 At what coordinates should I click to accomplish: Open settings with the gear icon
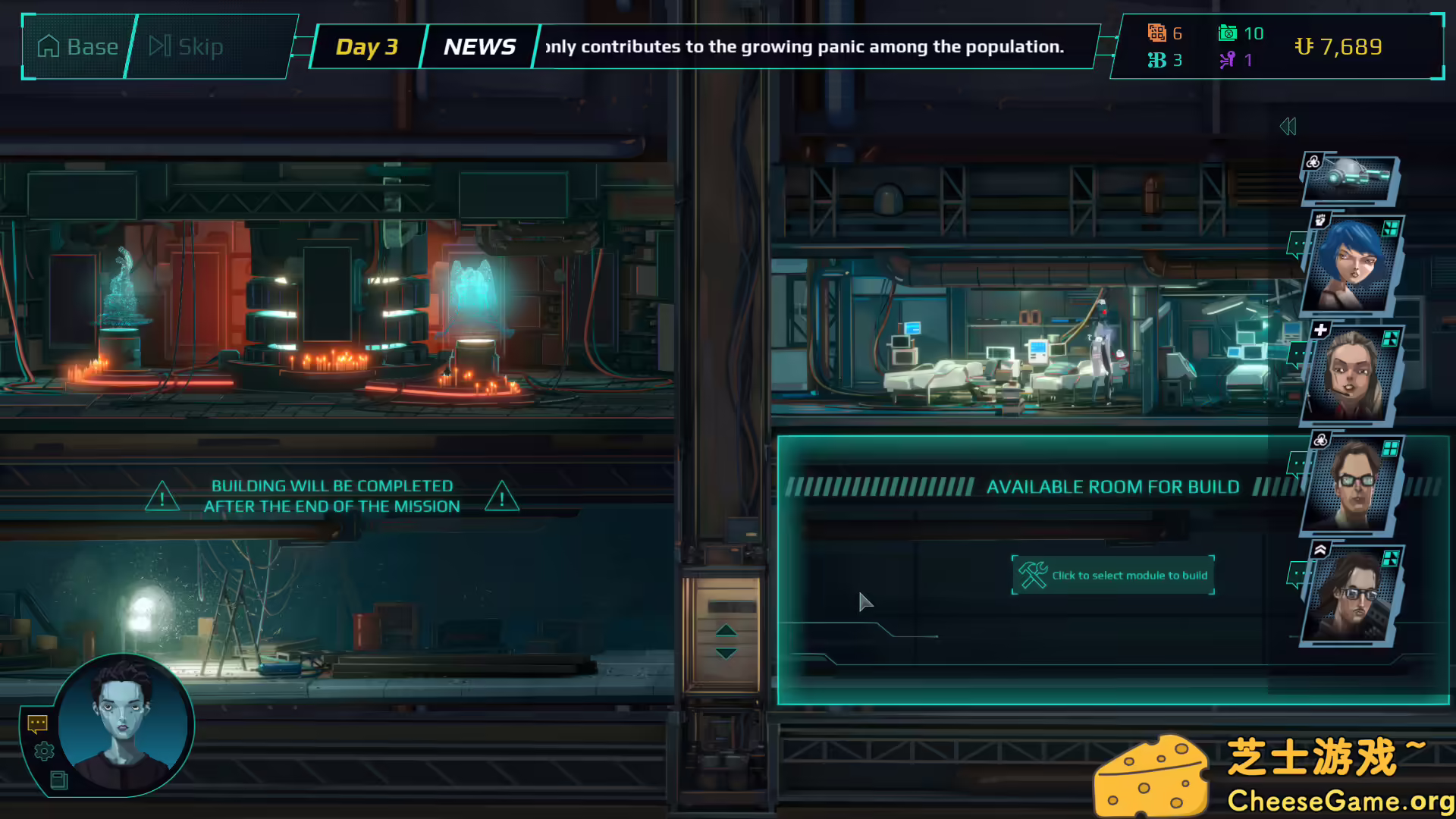point(44,752)
